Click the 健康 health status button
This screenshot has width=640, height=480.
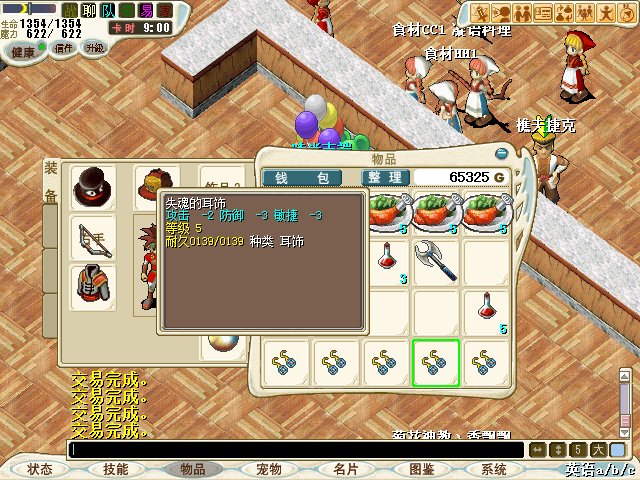click(22, 50)
